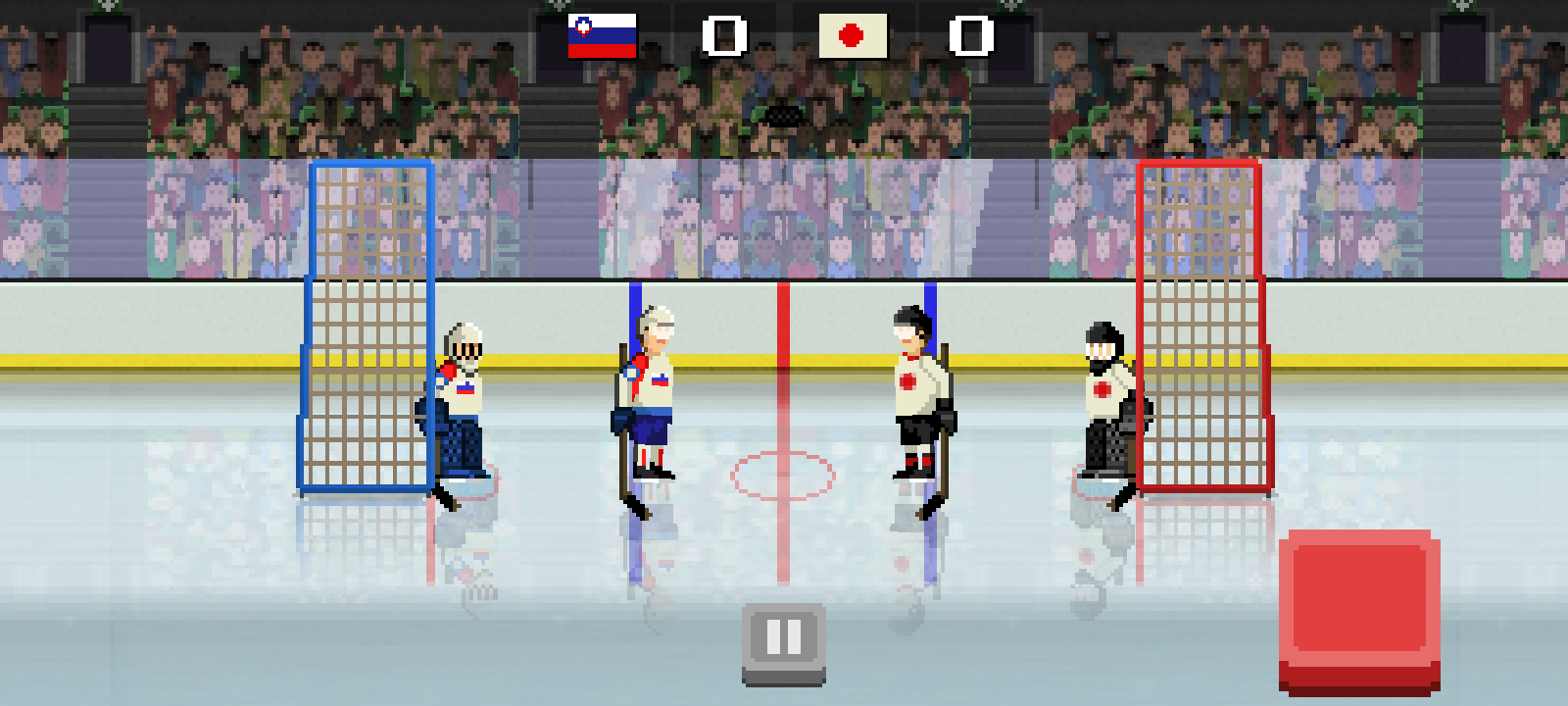This screenshot has width=1568, height=706.
Task: Click the blue goal net
Action: coord(367,324)
